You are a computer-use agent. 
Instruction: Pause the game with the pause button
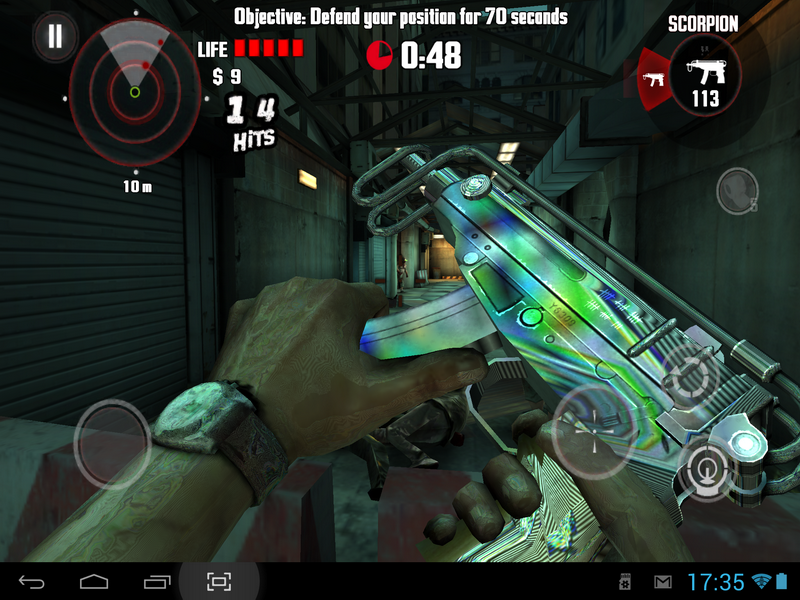55,37
